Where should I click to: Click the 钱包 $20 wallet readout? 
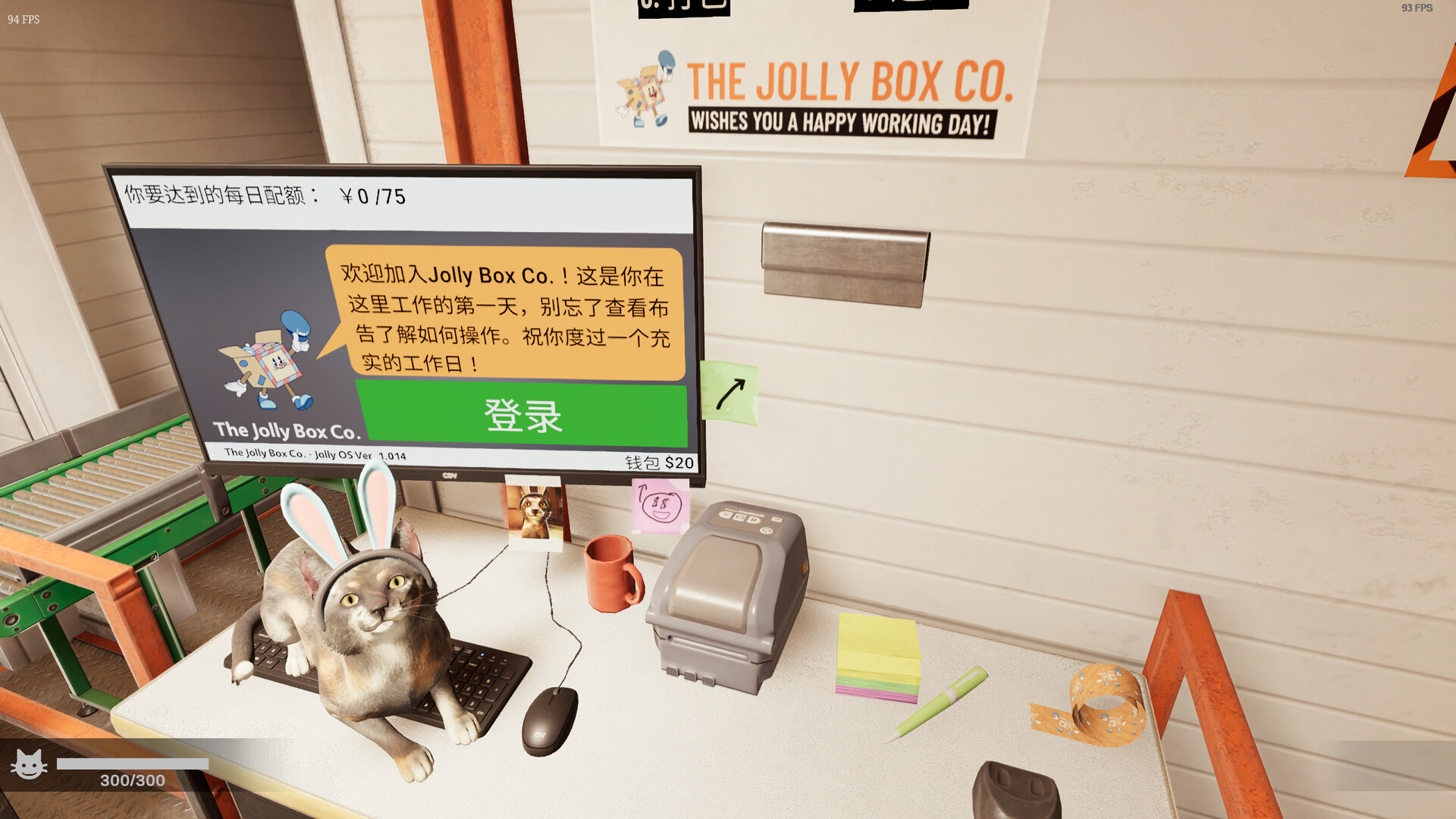[658, 463]
